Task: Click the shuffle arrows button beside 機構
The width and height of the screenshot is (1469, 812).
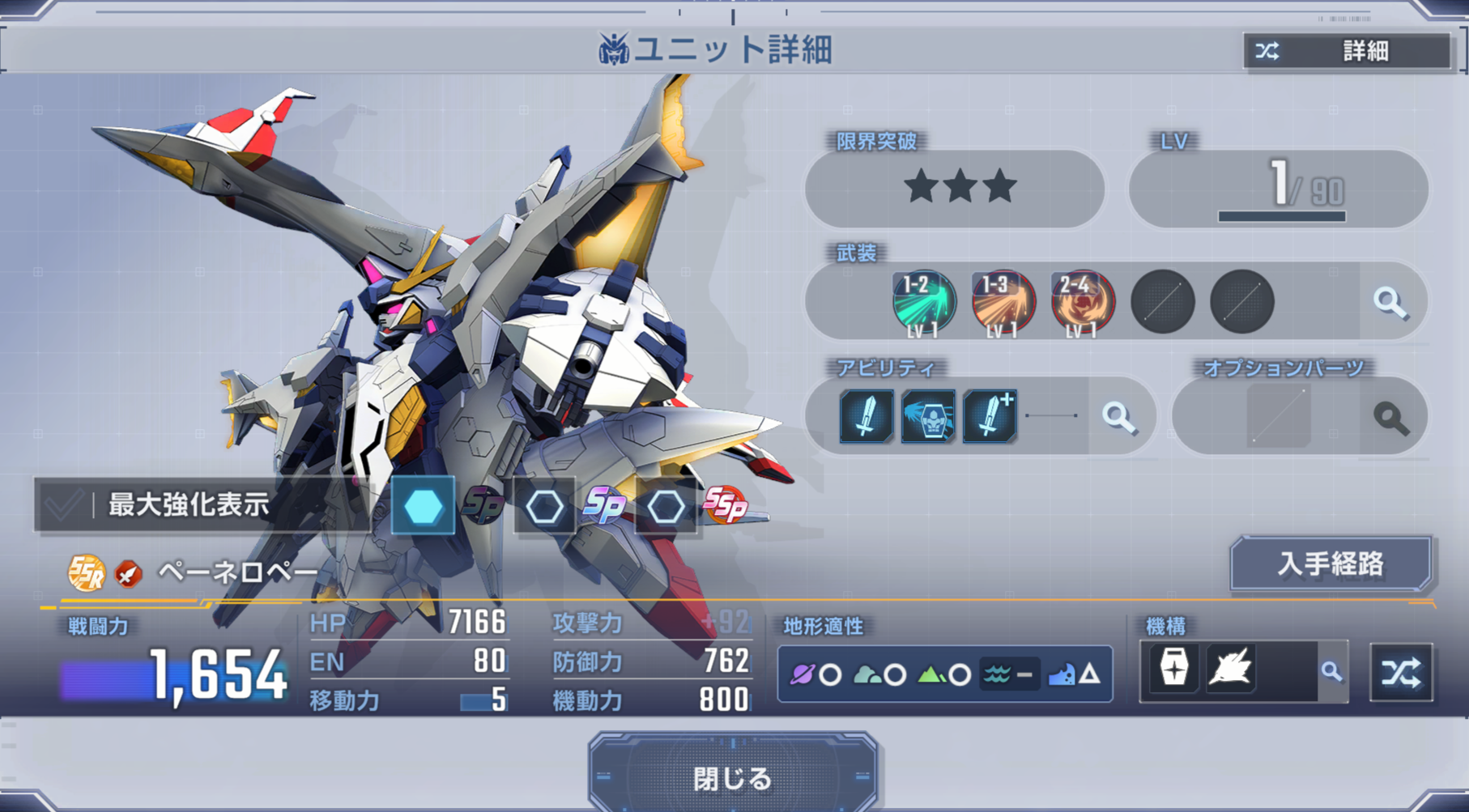Action: 1401,672
